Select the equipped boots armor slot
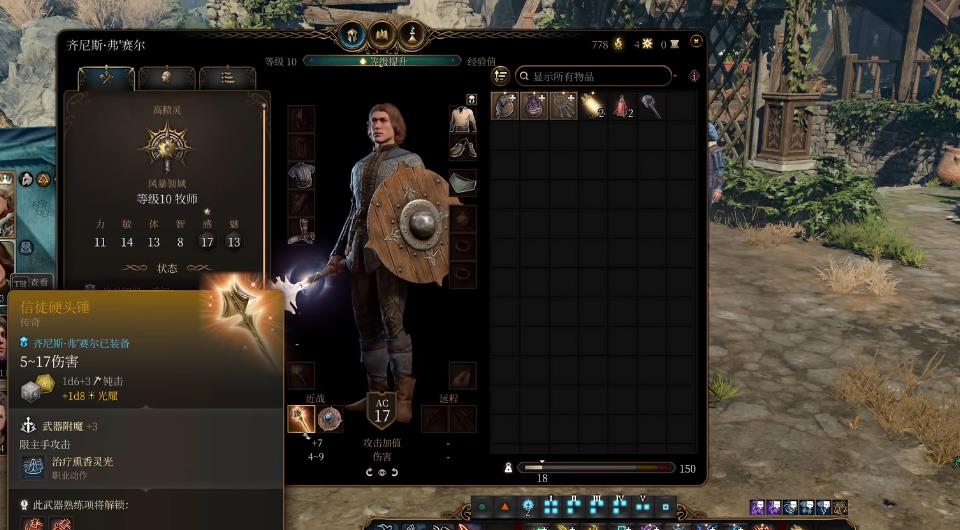The image size is (960, 530). point(301,232)
